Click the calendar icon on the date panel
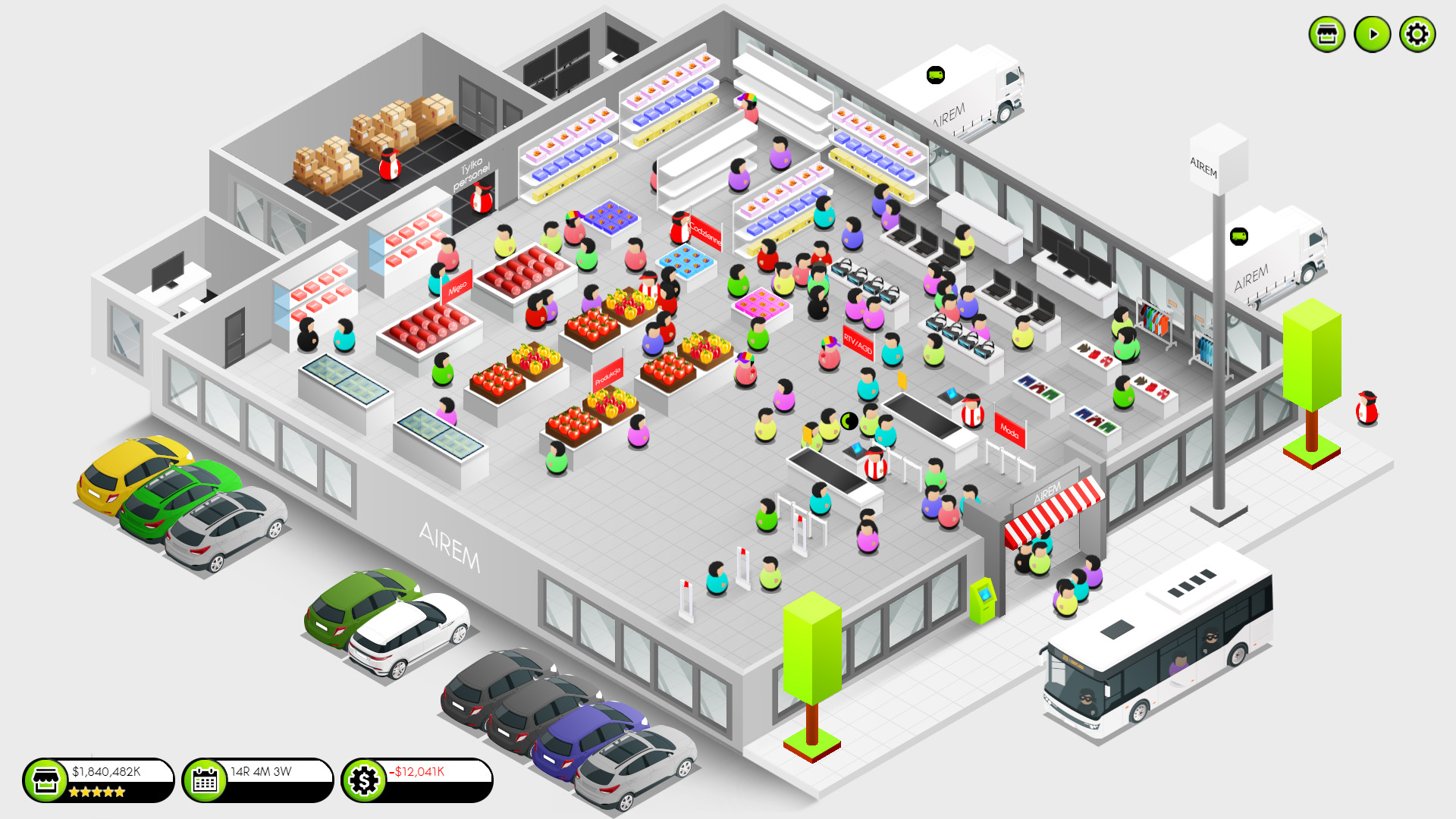The width and height of the screenshot is (1456, 819). pyautogui.click(x=205, y=780)
